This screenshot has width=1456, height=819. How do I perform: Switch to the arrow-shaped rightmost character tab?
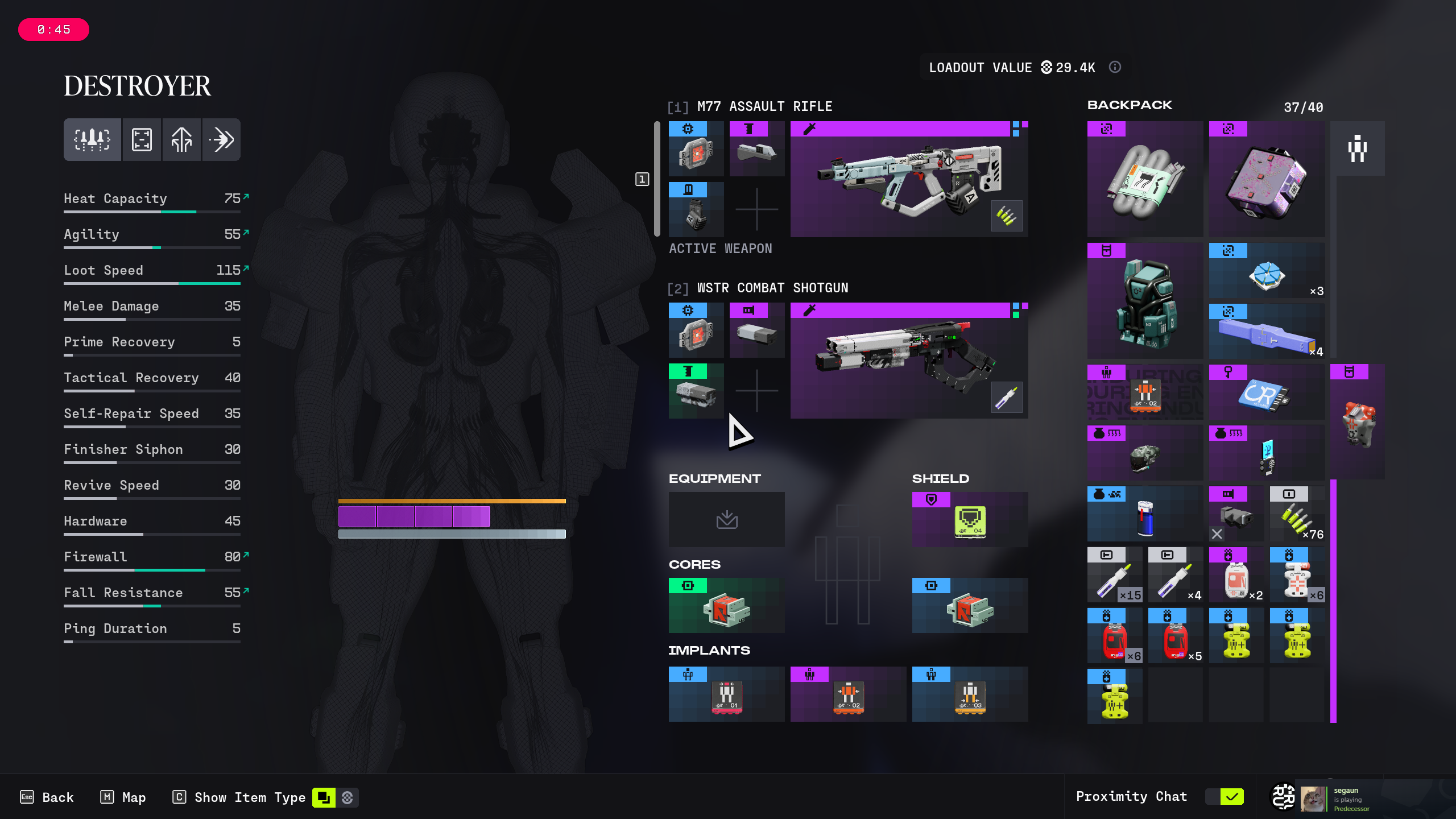point(221,139)
